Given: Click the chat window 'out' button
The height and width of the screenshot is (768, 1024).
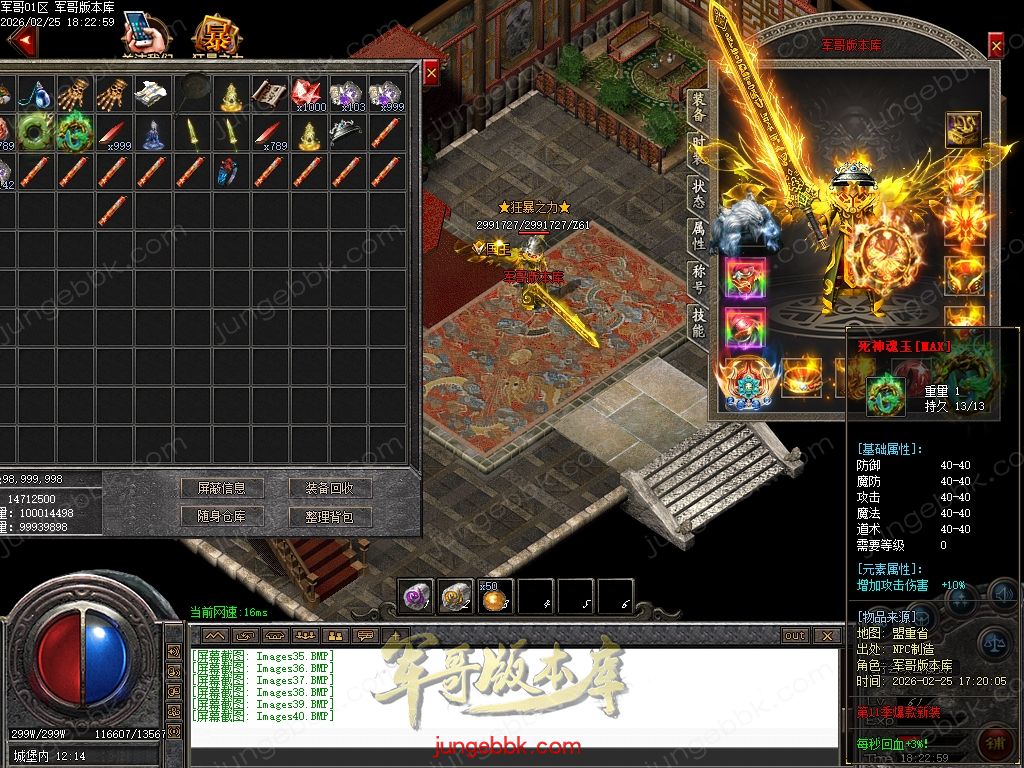Looking at the screenshot, I should (x=795, y=635).
